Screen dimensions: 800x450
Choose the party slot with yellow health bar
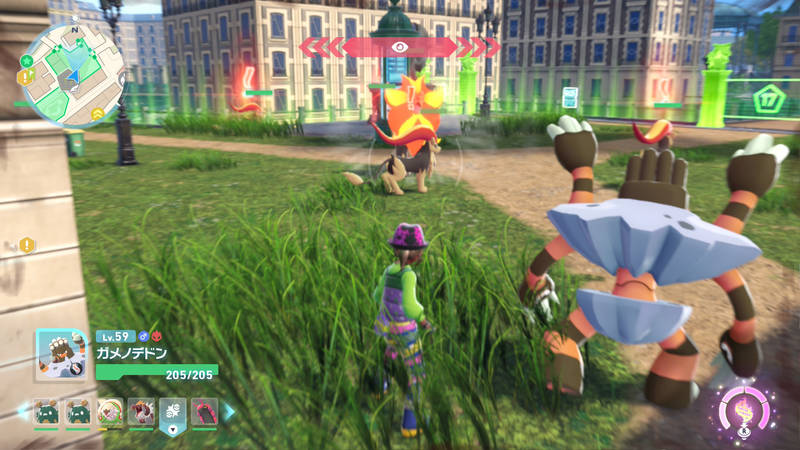(110, 412)
